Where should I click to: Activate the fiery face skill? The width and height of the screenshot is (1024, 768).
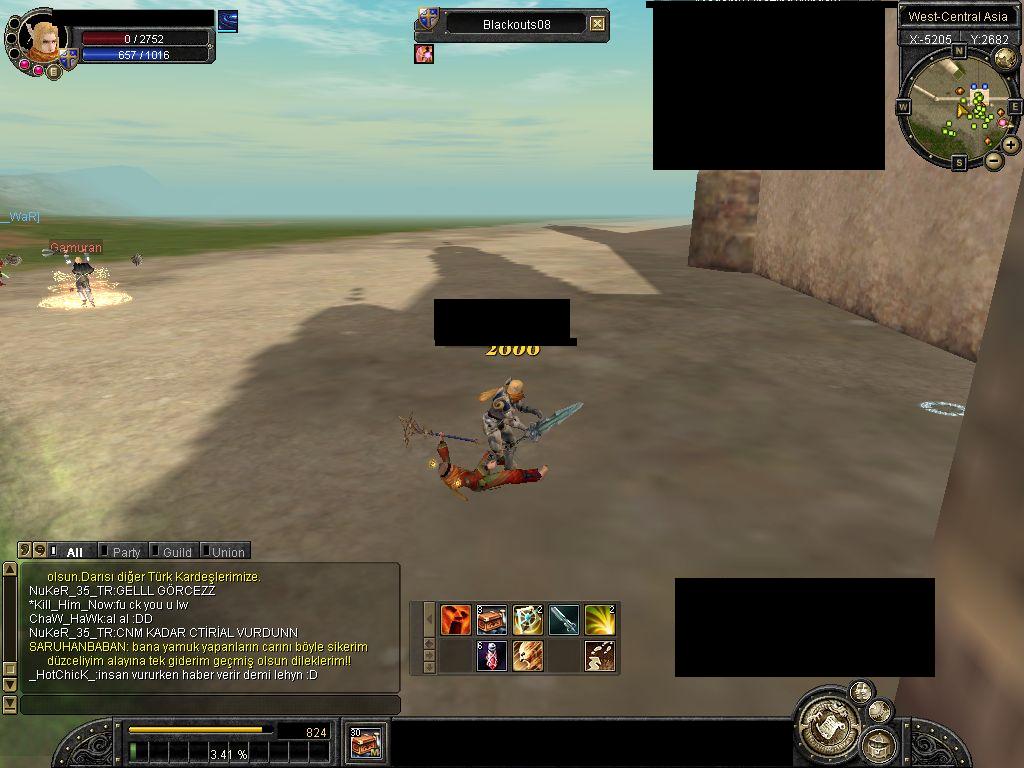456,620
